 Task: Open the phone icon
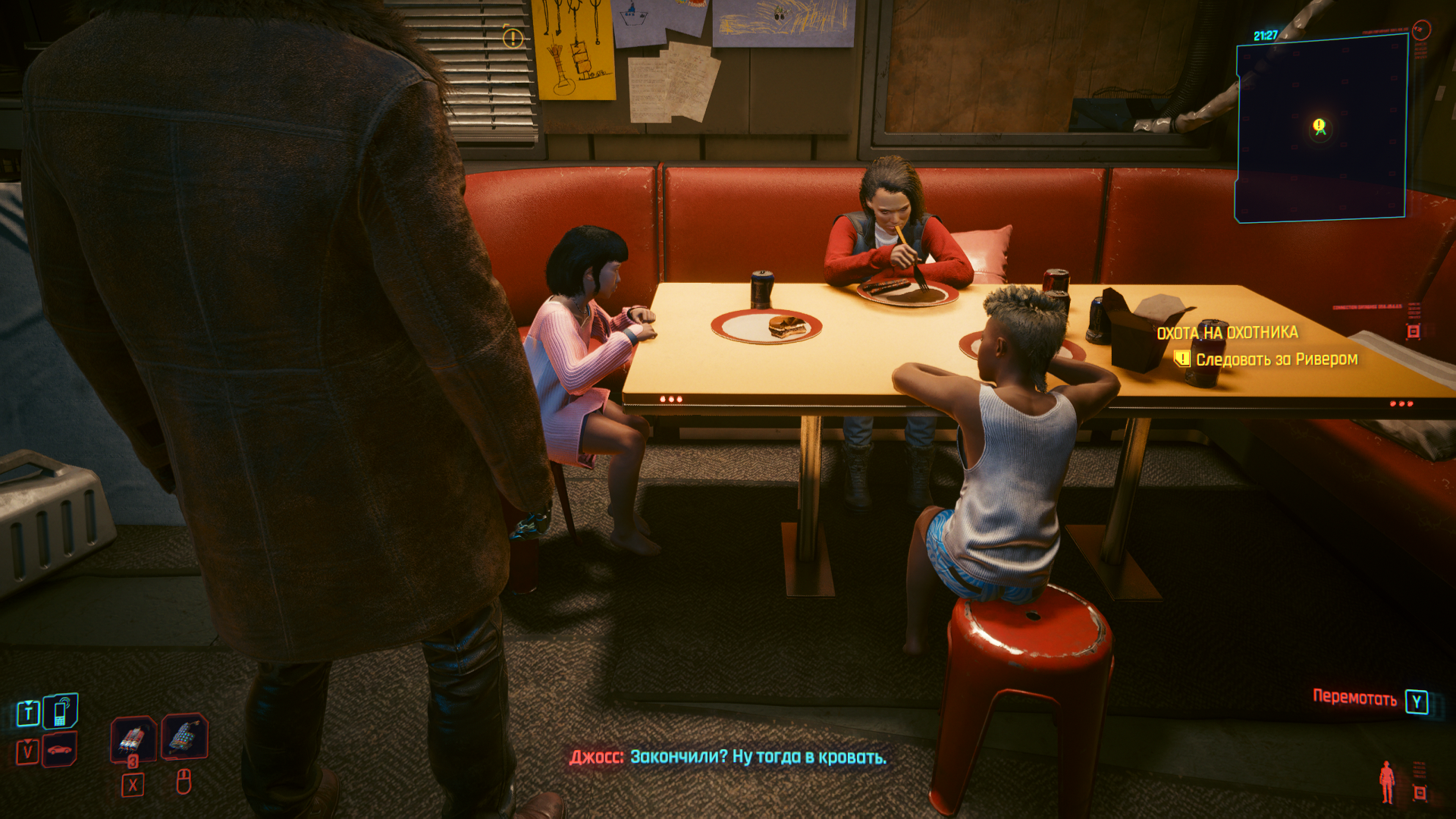(60, 711)
